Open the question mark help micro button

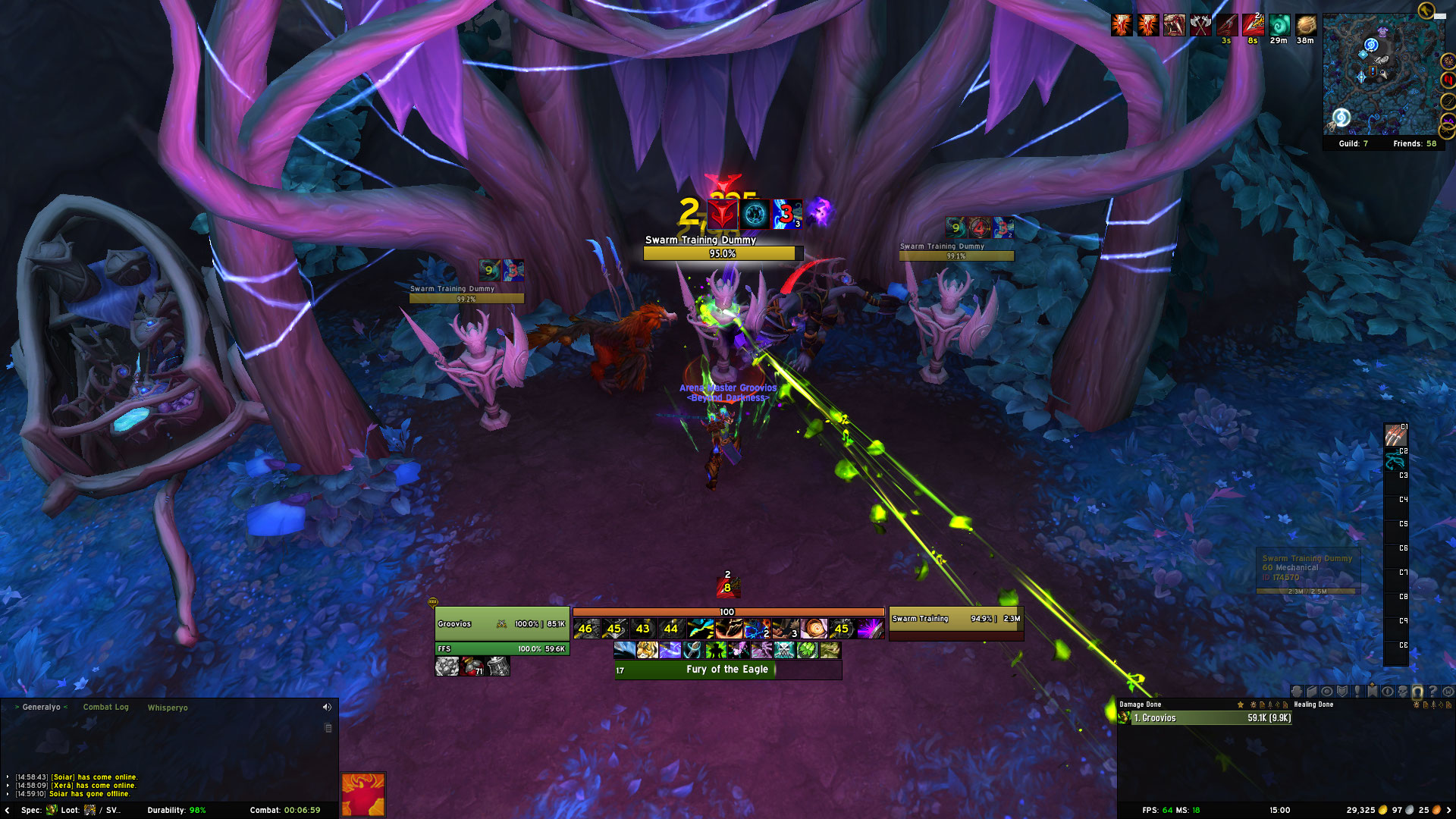(x=1432, y=692)
